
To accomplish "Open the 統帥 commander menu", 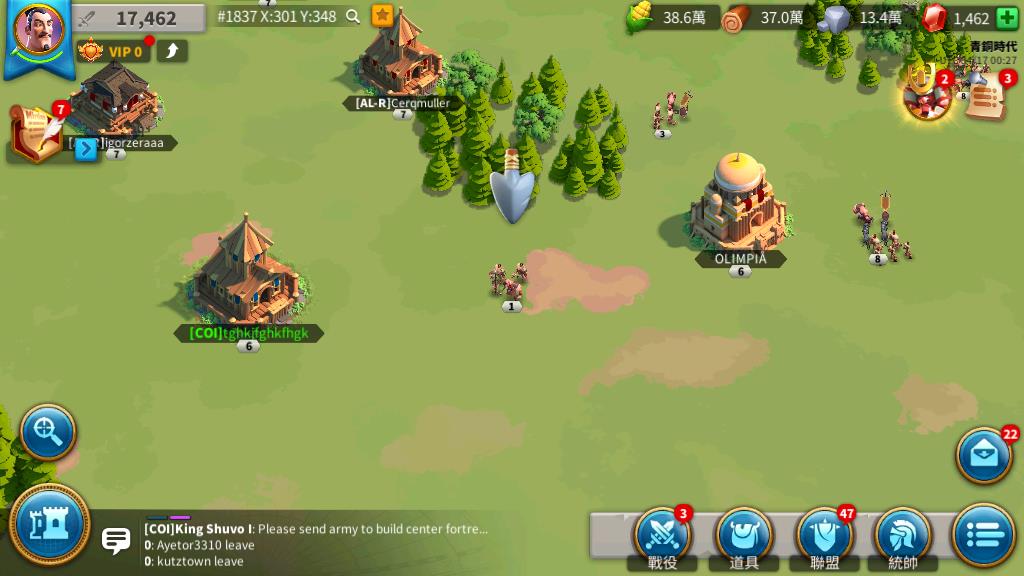I will pyautogui.click(x=903, y=536).
